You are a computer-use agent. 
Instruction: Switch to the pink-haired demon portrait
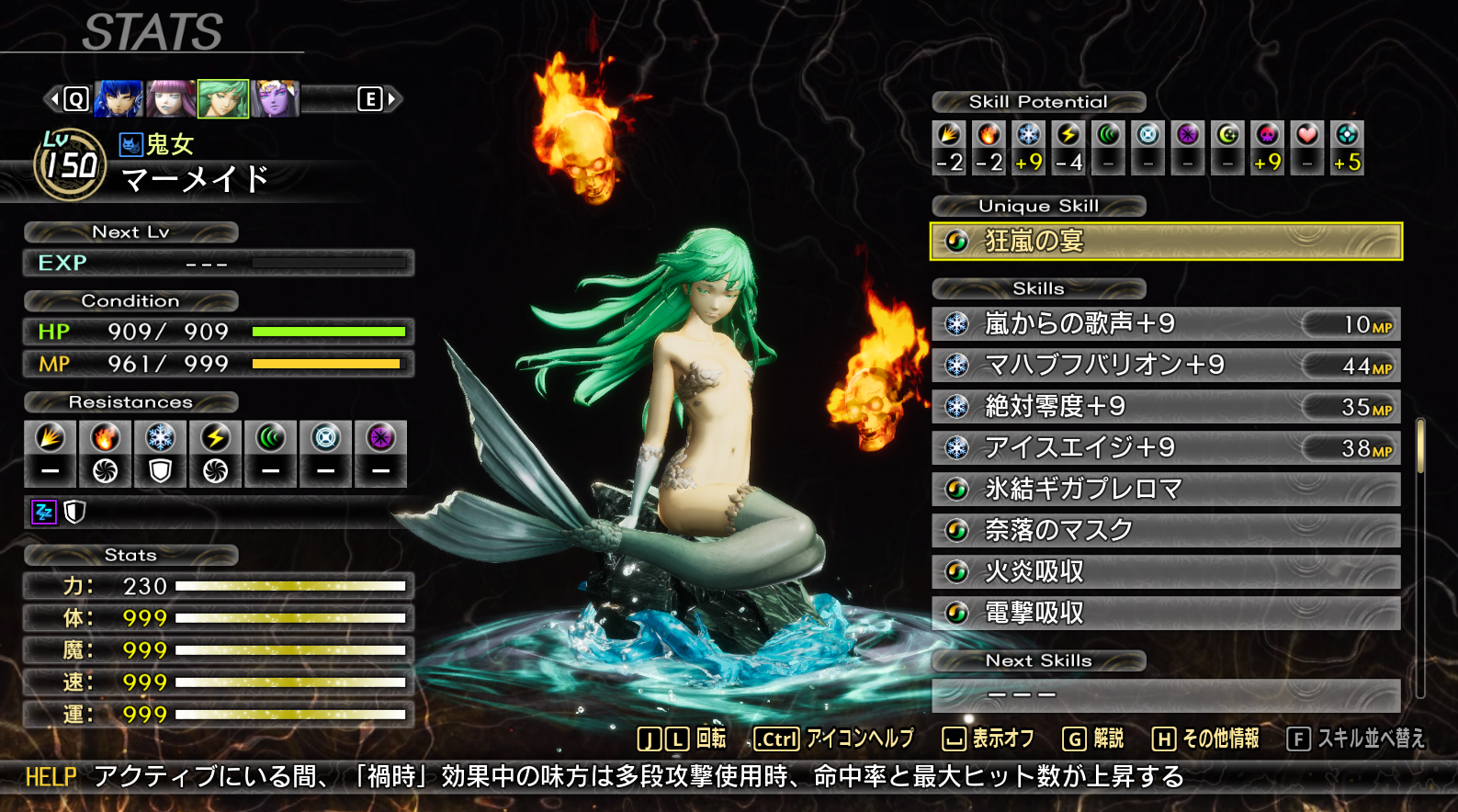pos(171,99)
